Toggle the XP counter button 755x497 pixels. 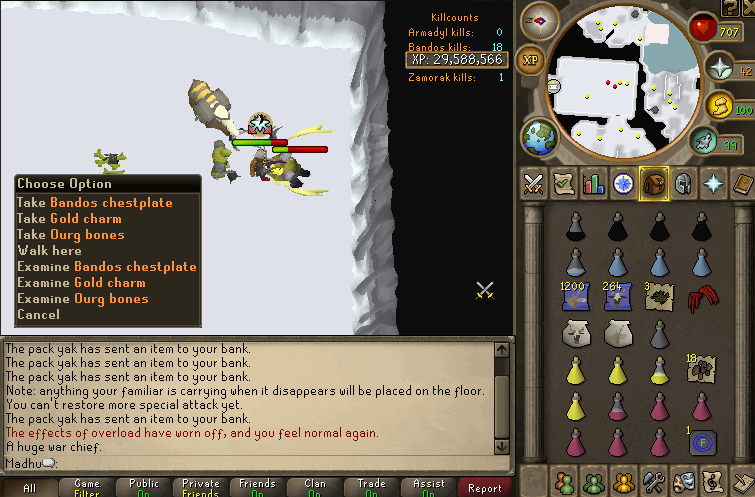(x=530, y=60)
